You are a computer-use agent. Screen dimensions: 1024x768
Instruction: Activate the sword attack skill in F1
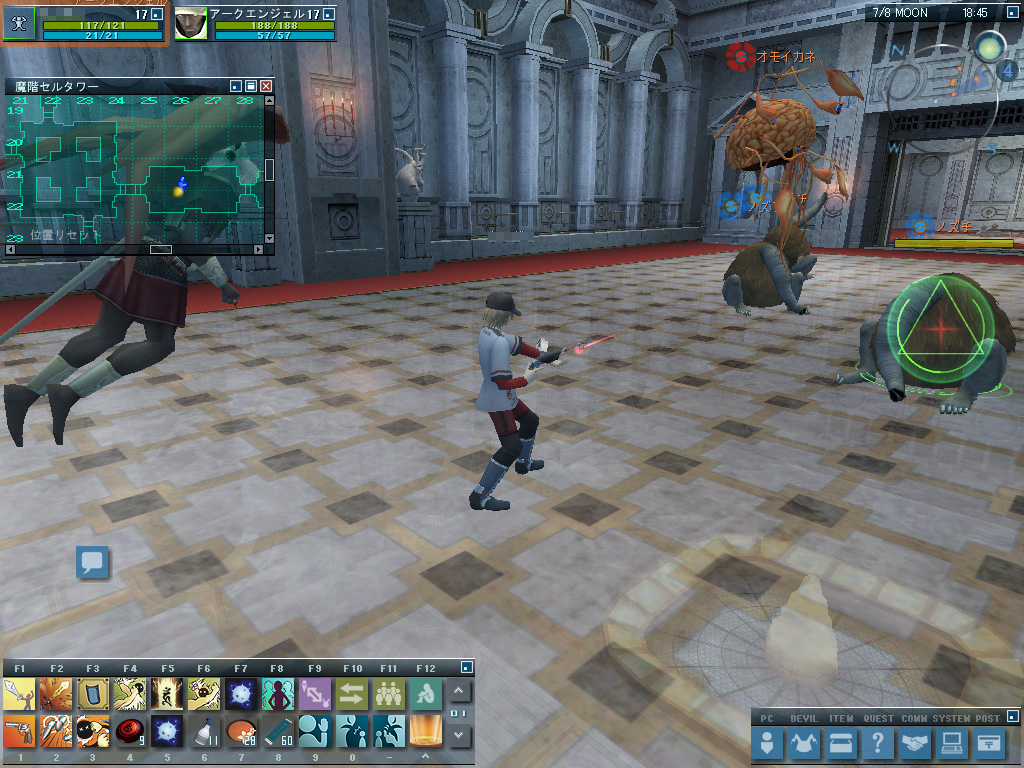click(20, 693)
